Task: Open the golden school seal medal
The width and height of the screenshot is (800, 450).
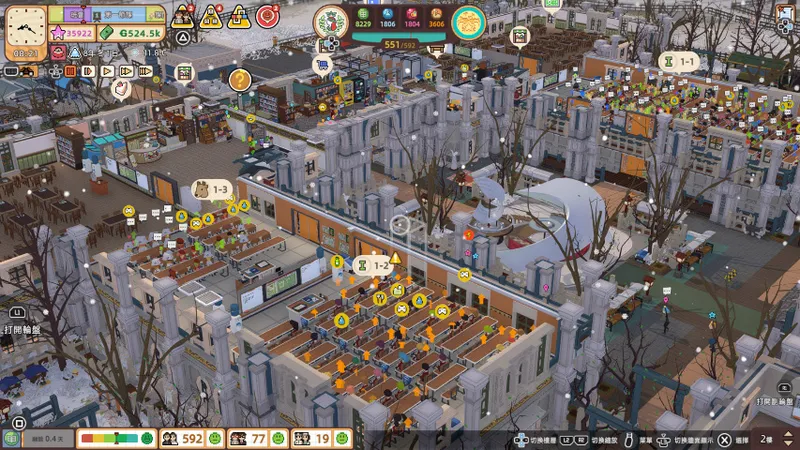Action: coord(468,21)
